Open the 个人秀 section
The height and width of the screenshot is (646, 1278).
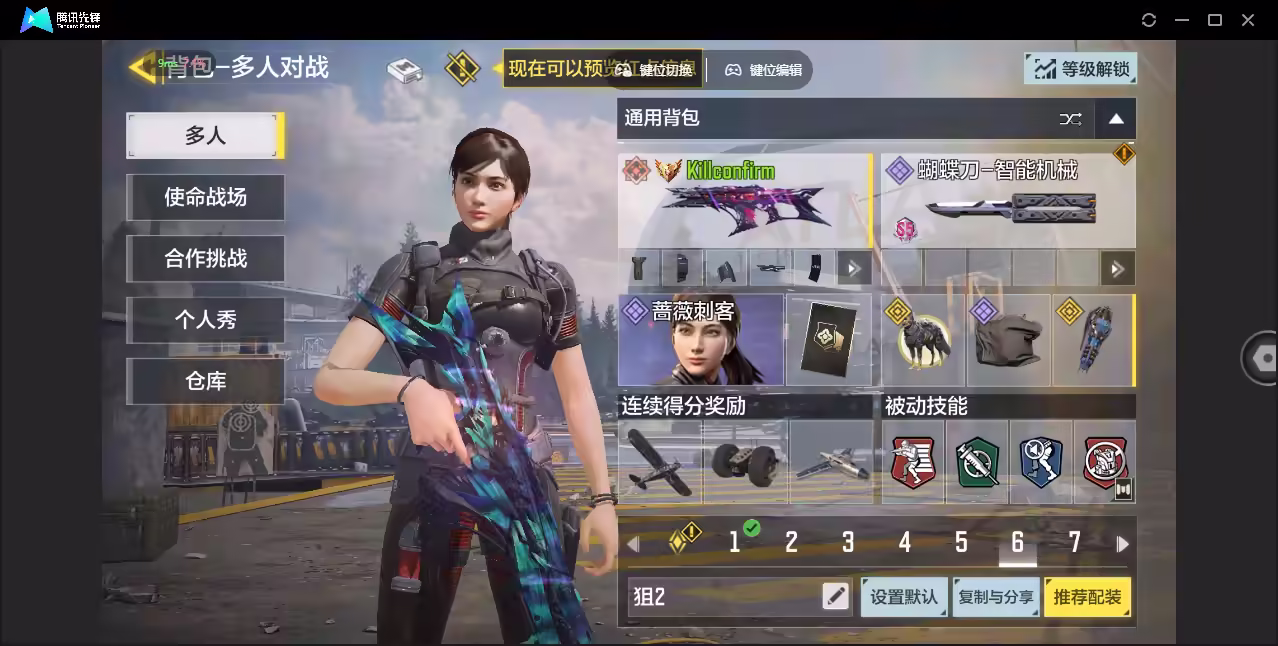(x=205, y=320)
